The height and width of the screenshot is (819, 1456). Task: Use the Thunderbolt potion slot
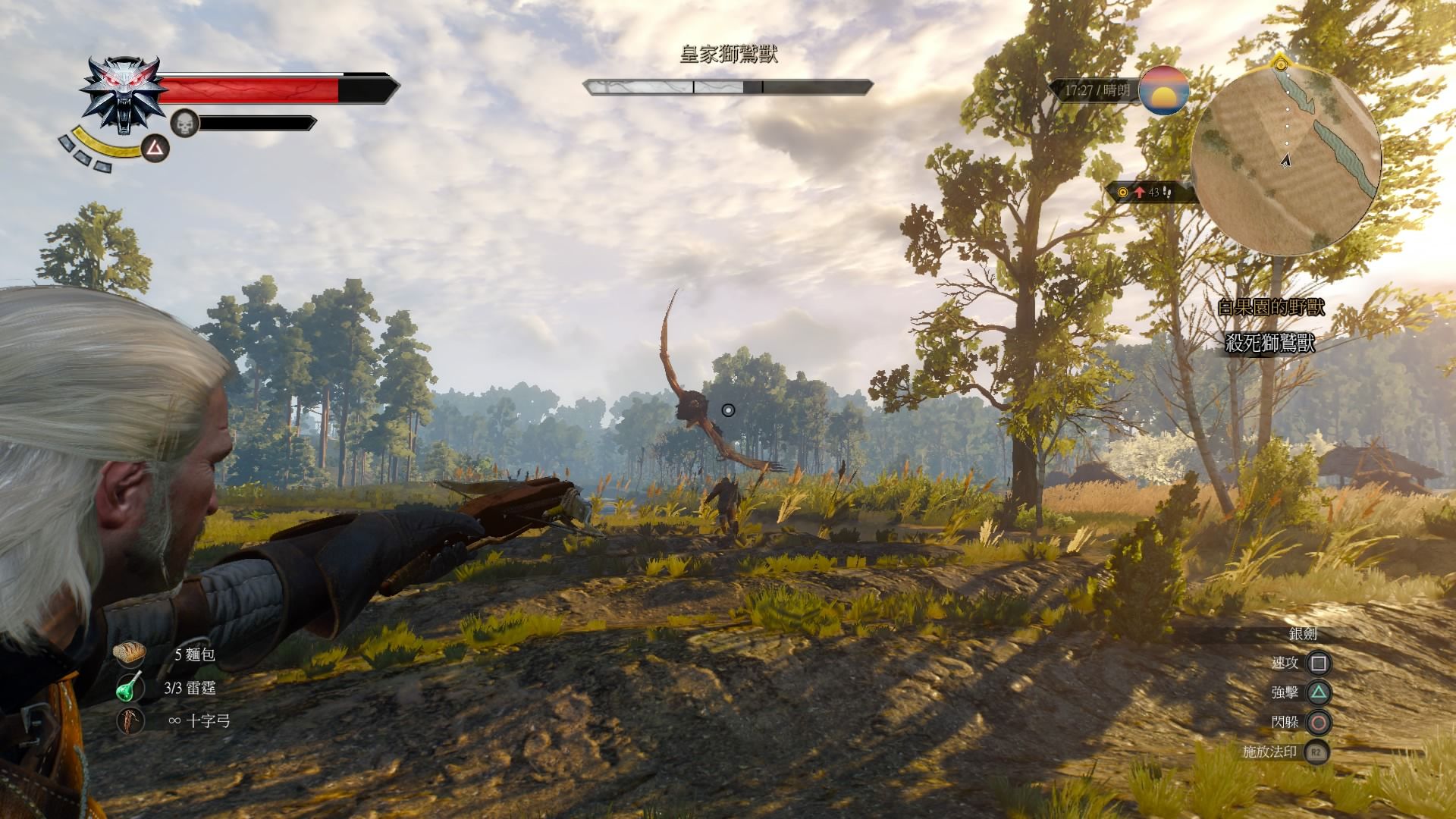coord(130,688)
